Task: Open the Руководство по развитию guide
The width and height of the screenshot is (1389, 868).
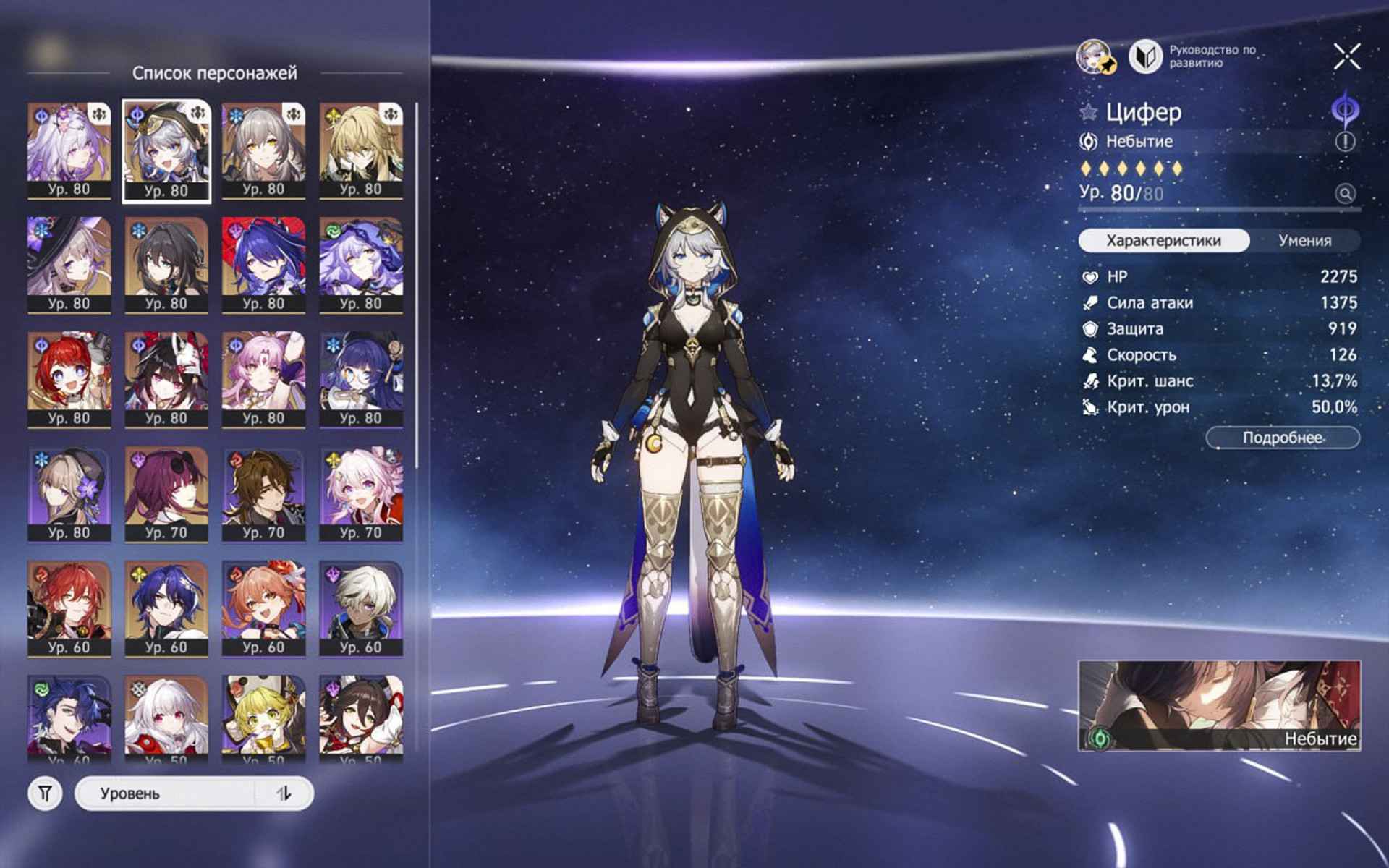Action: pyautogui.click(x=1194, y=56)
